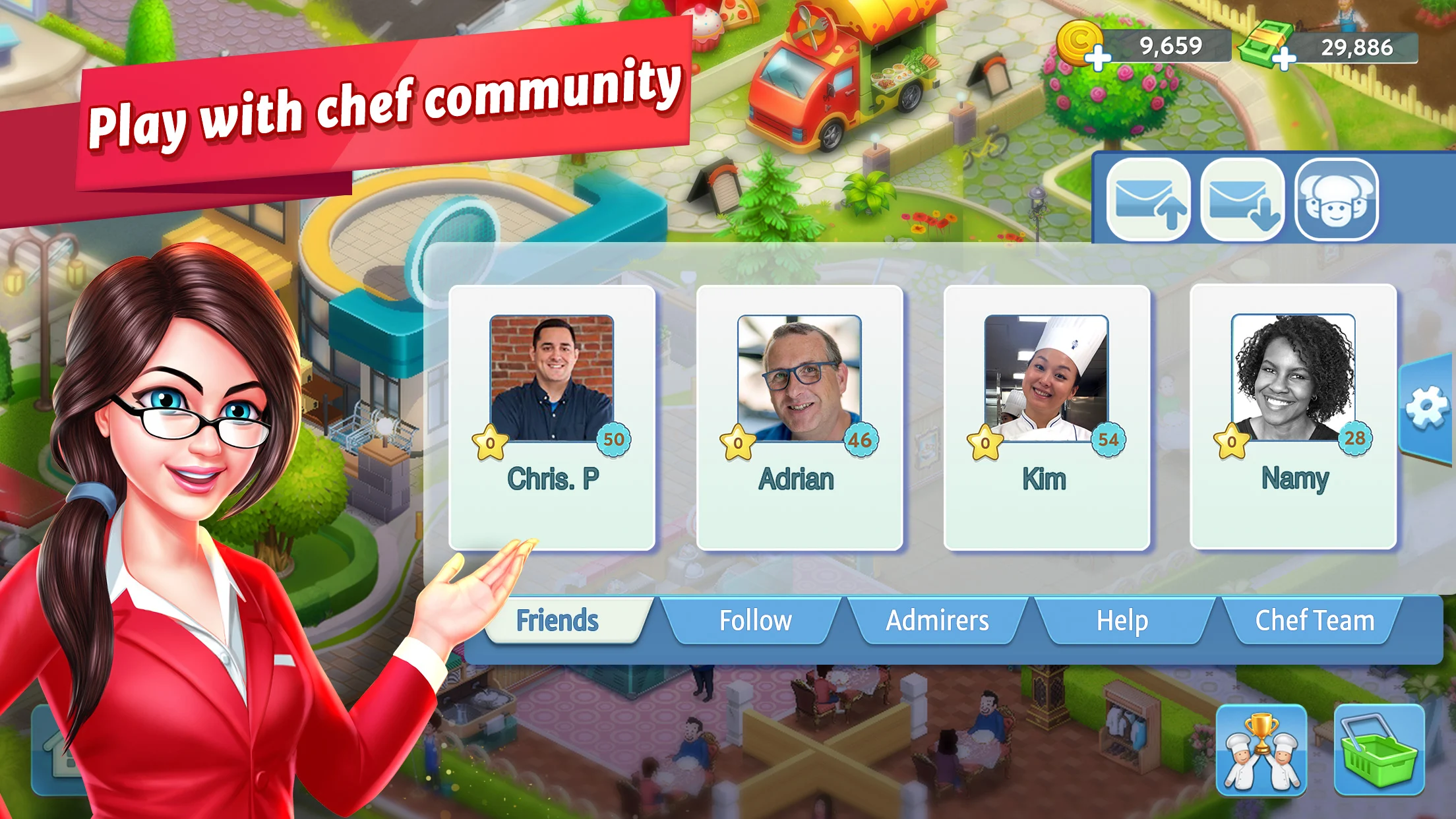This screenshot has height=819, width=1456.
Task: Open Kim's friend card
Action: [x=1046, y=417]
